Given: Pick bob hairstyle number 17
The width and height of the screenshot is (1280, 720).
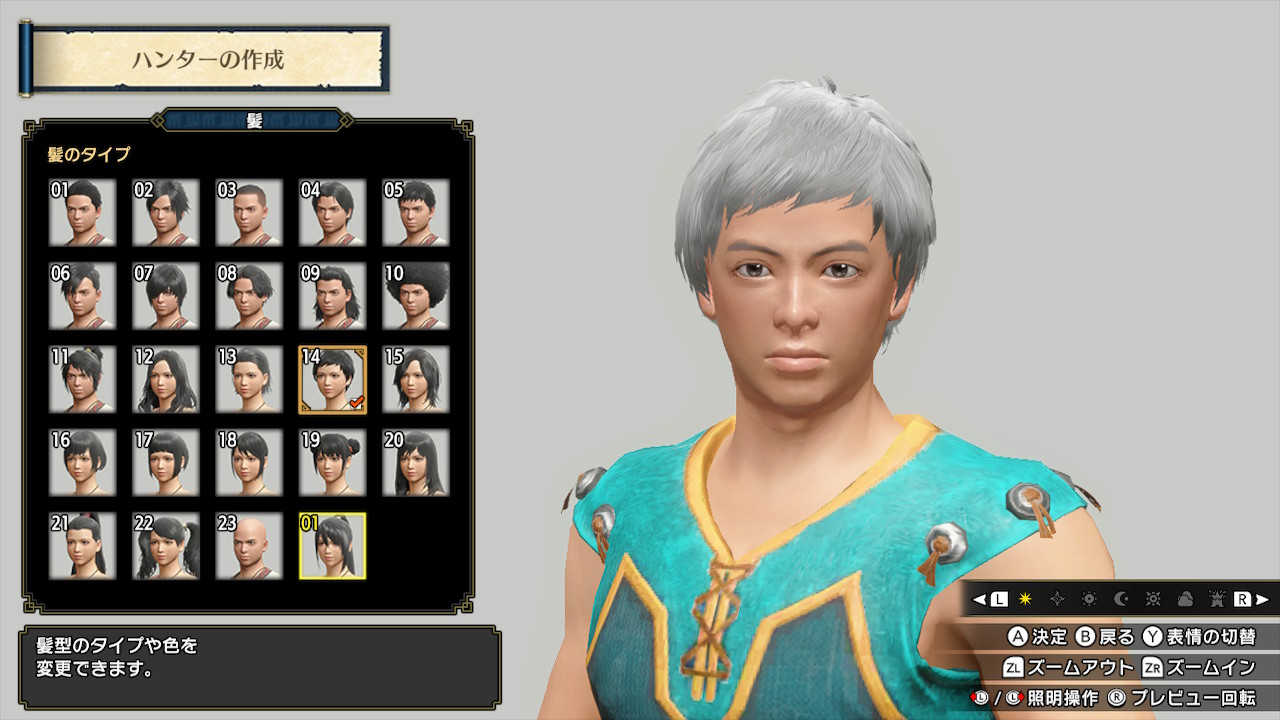Looking at the screenshot, I should point(166,463).
